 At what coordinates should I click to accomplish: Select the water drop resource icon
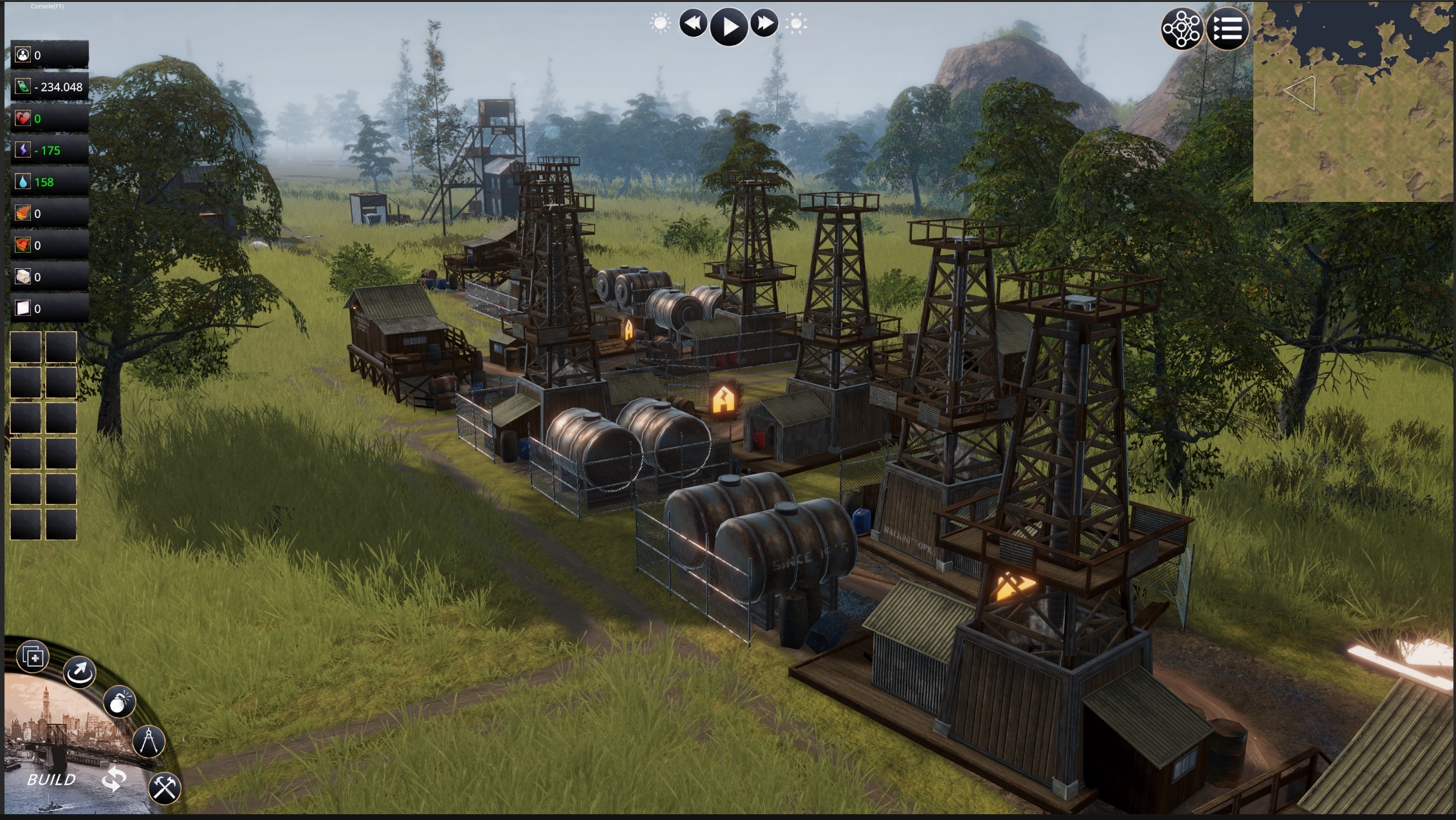[23, 182]
